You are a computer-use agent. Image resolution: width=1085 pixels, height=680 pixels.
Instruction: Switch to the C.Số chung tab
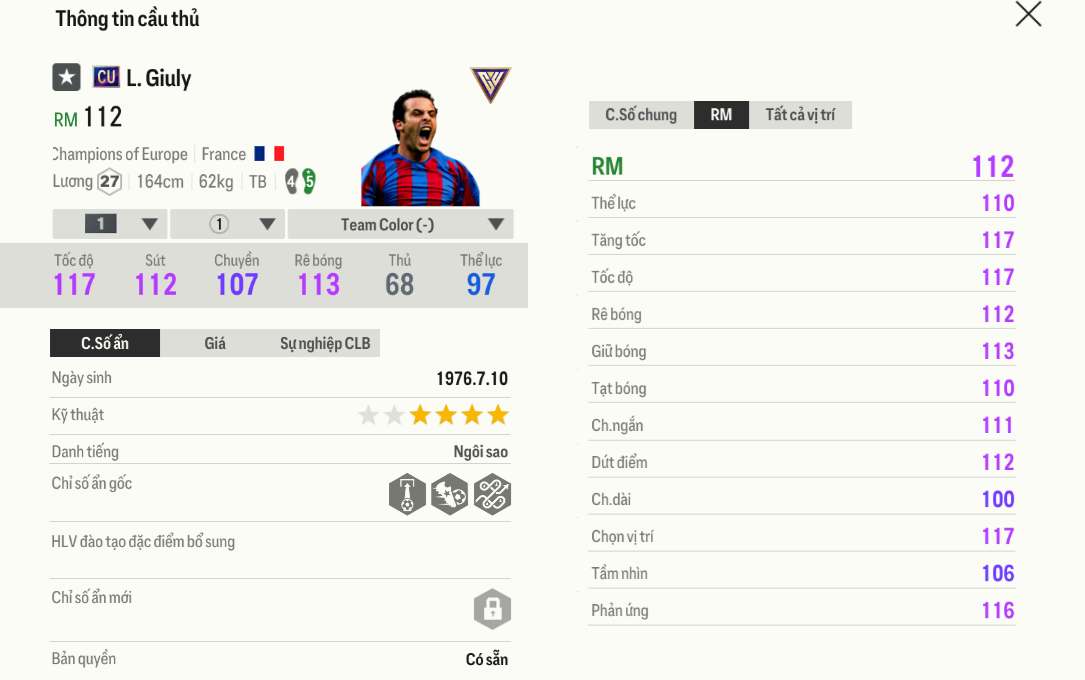click(641, 115)
